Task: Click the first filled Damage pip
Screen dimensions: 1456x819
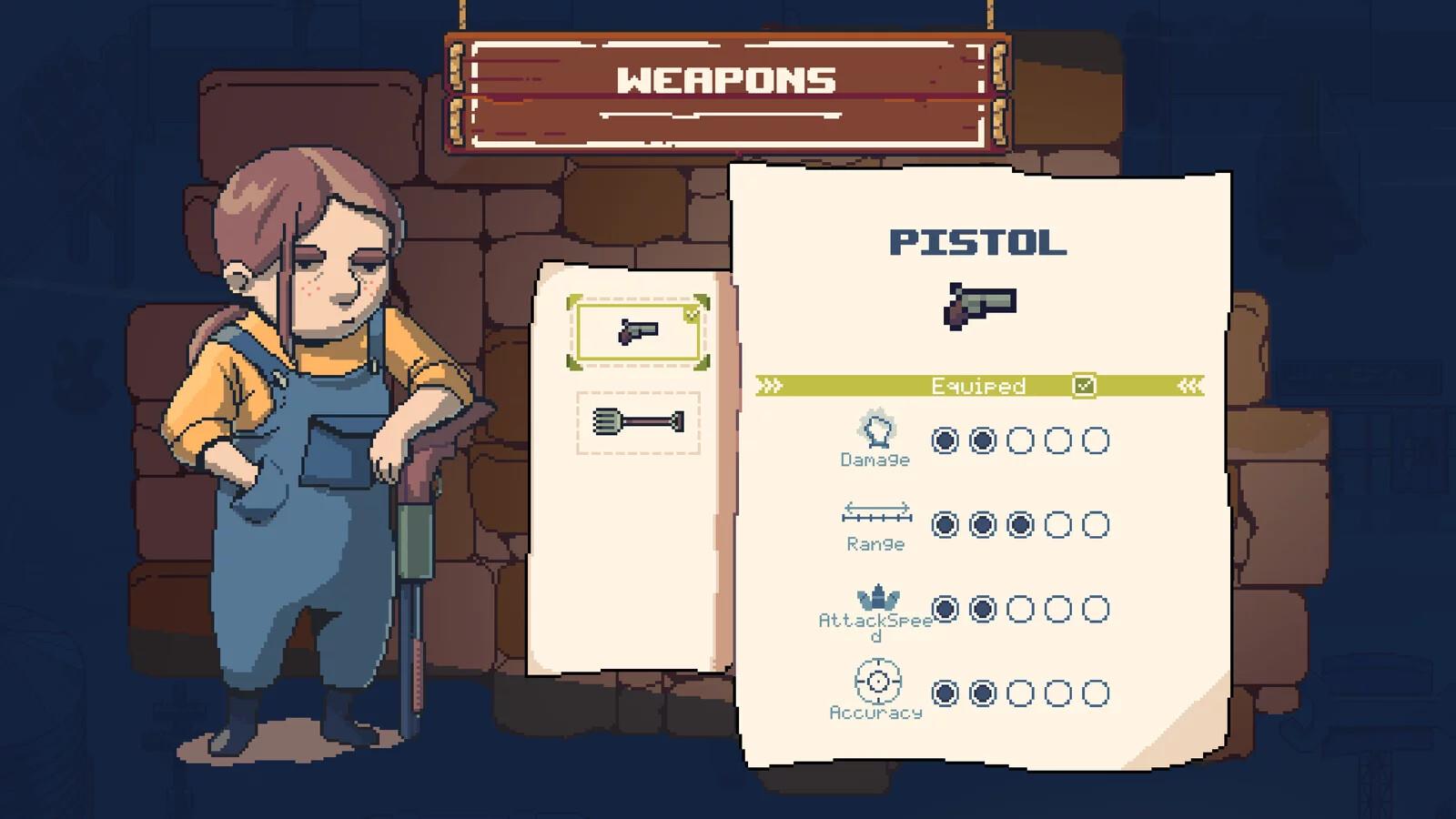Action: (x=945, y=441)
